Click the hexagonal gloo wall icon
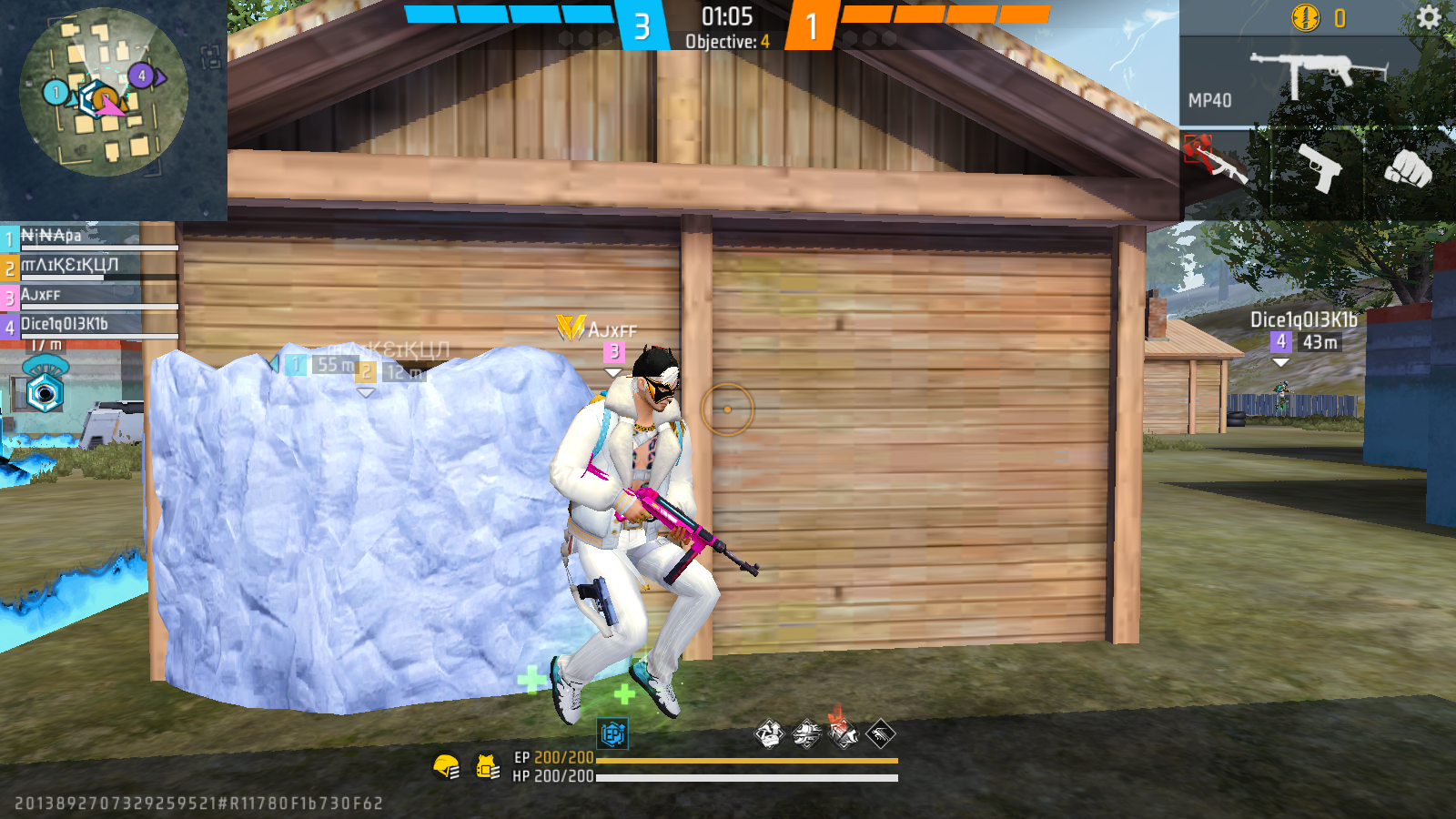The image size is (1456, 819). coord(44,393)
